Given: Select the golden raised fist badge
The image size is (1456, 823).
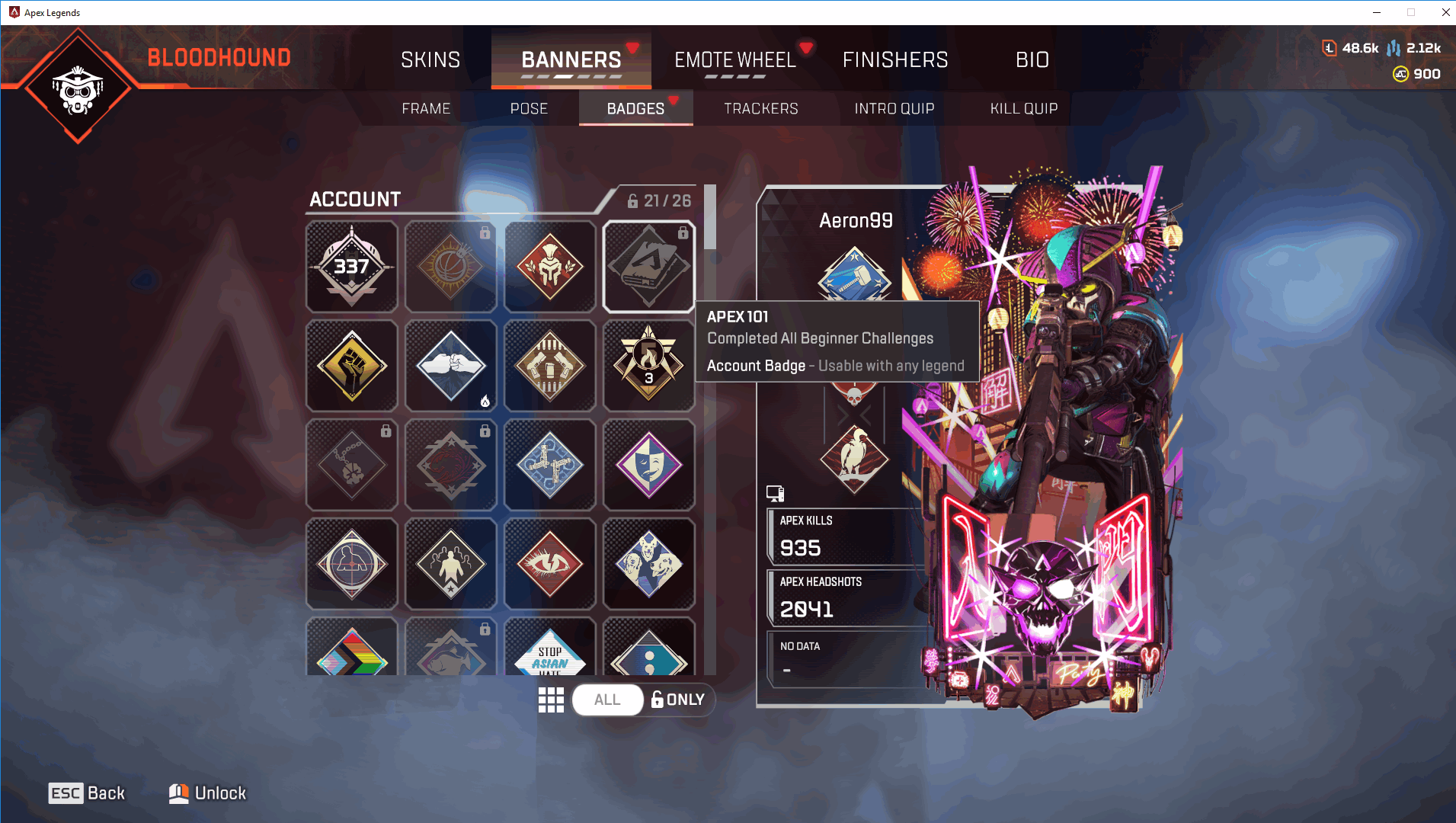Looking at the screenshot, I should coord(351,366).
